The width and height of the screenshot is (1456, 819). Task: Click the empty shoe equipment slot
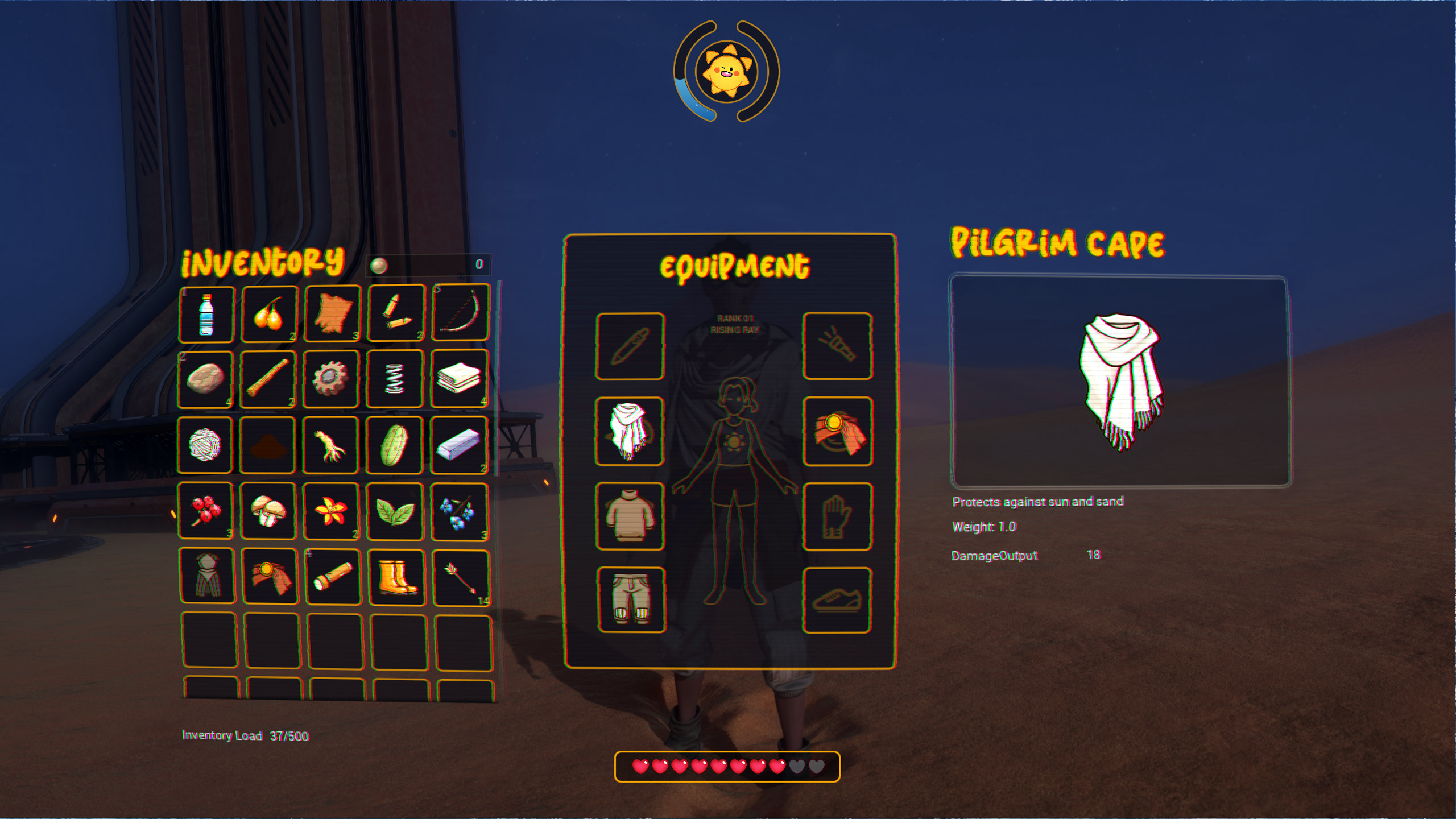[x=837, y=600]
